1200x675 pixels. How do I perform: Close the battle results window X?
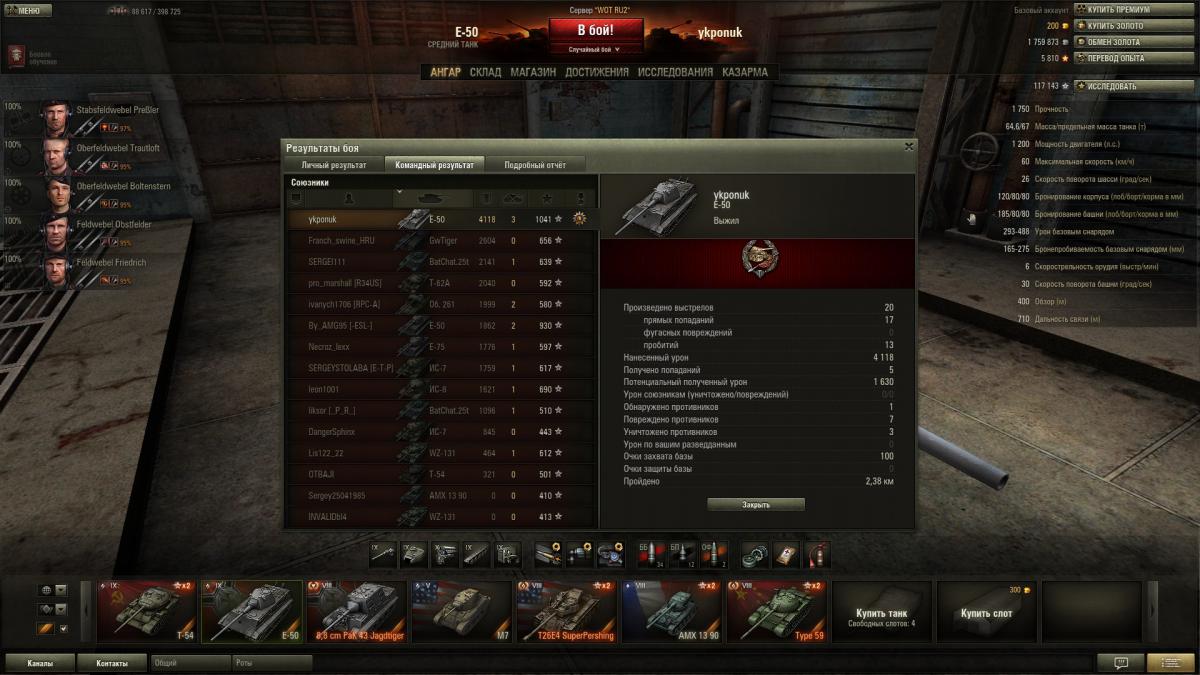coord(908,146)
